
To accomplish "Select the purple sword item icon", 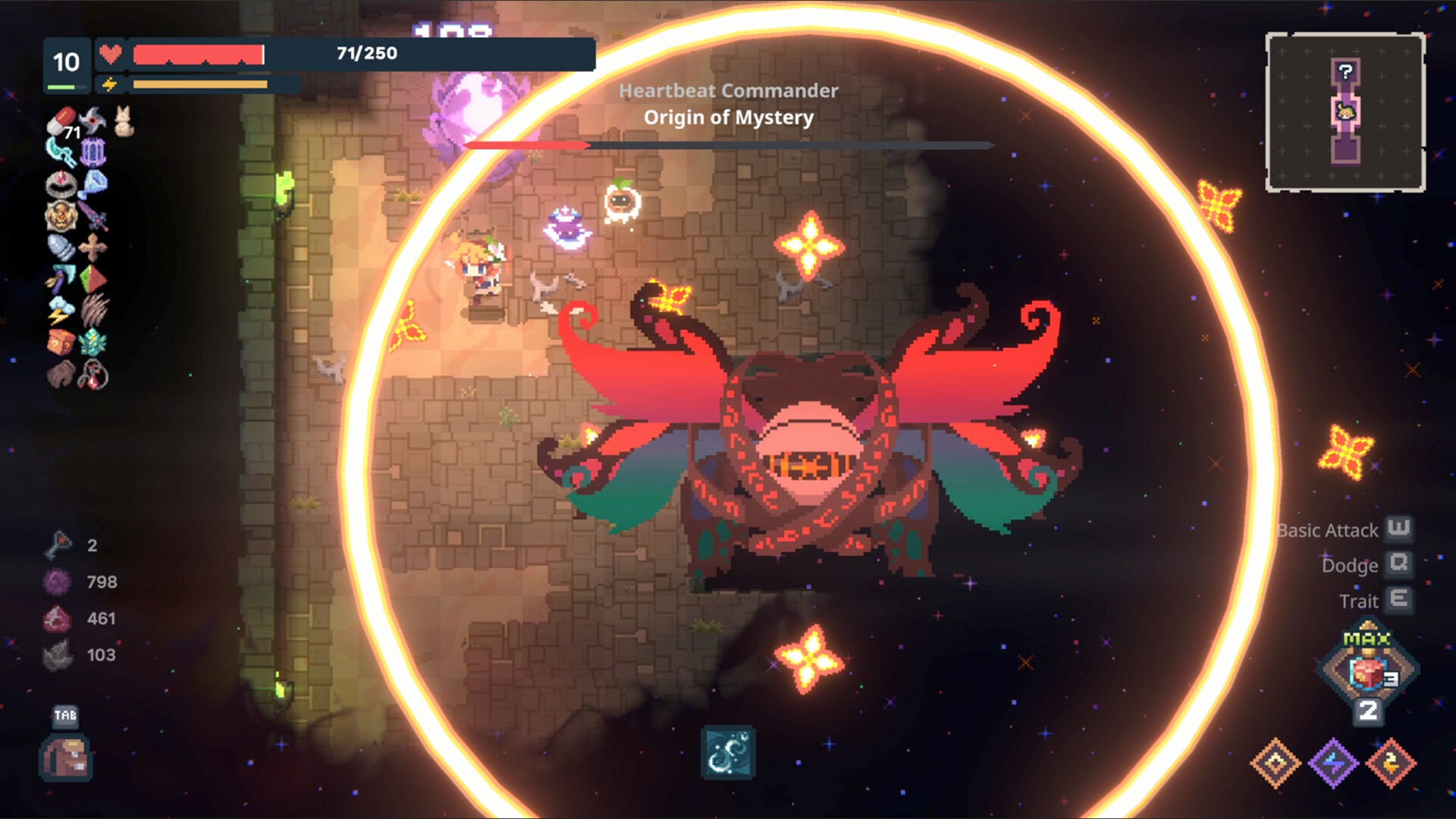I will click(x=93, y=215).
